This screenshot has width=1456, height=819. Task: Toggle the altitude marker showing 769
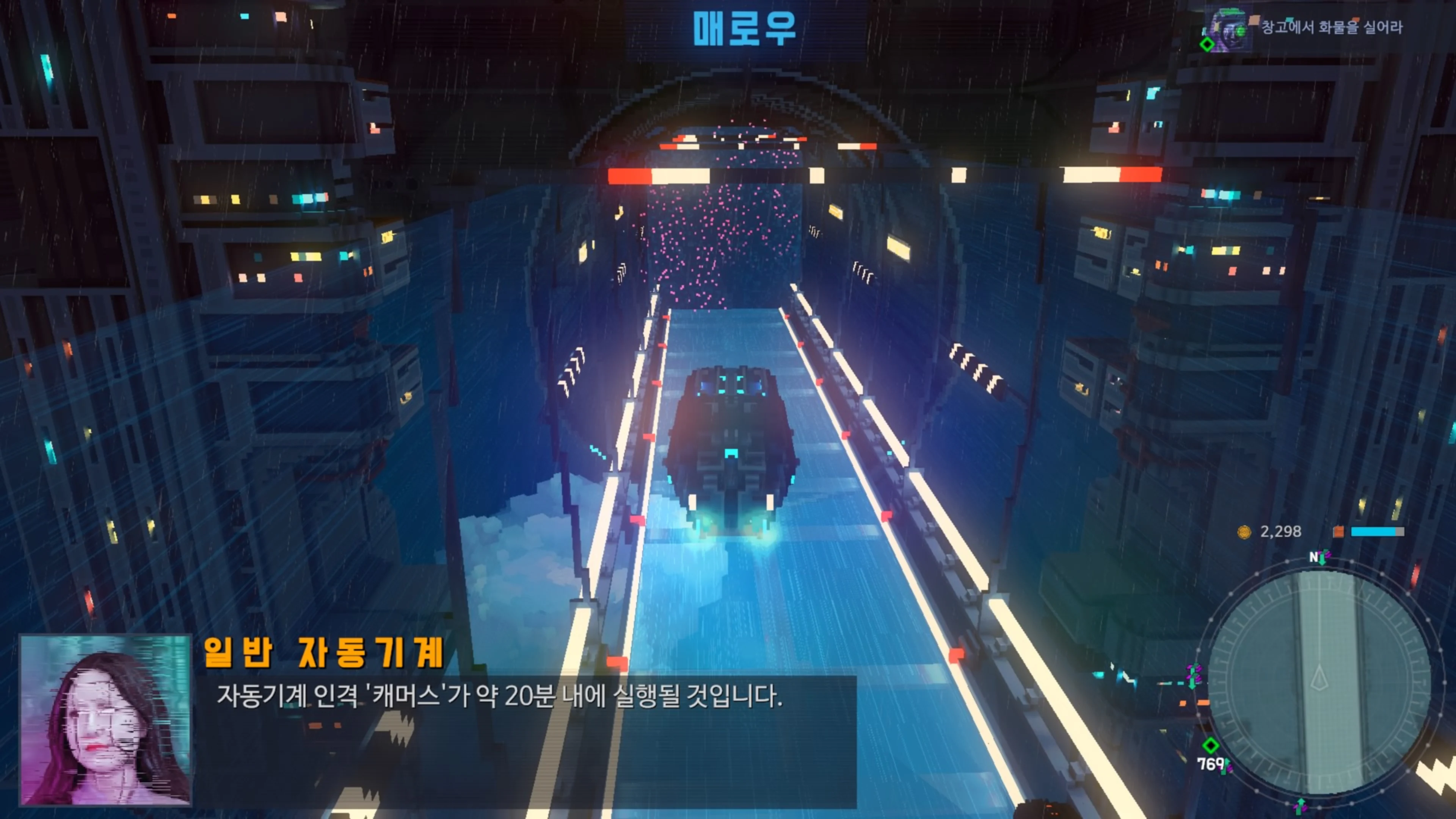(1212, 765)
